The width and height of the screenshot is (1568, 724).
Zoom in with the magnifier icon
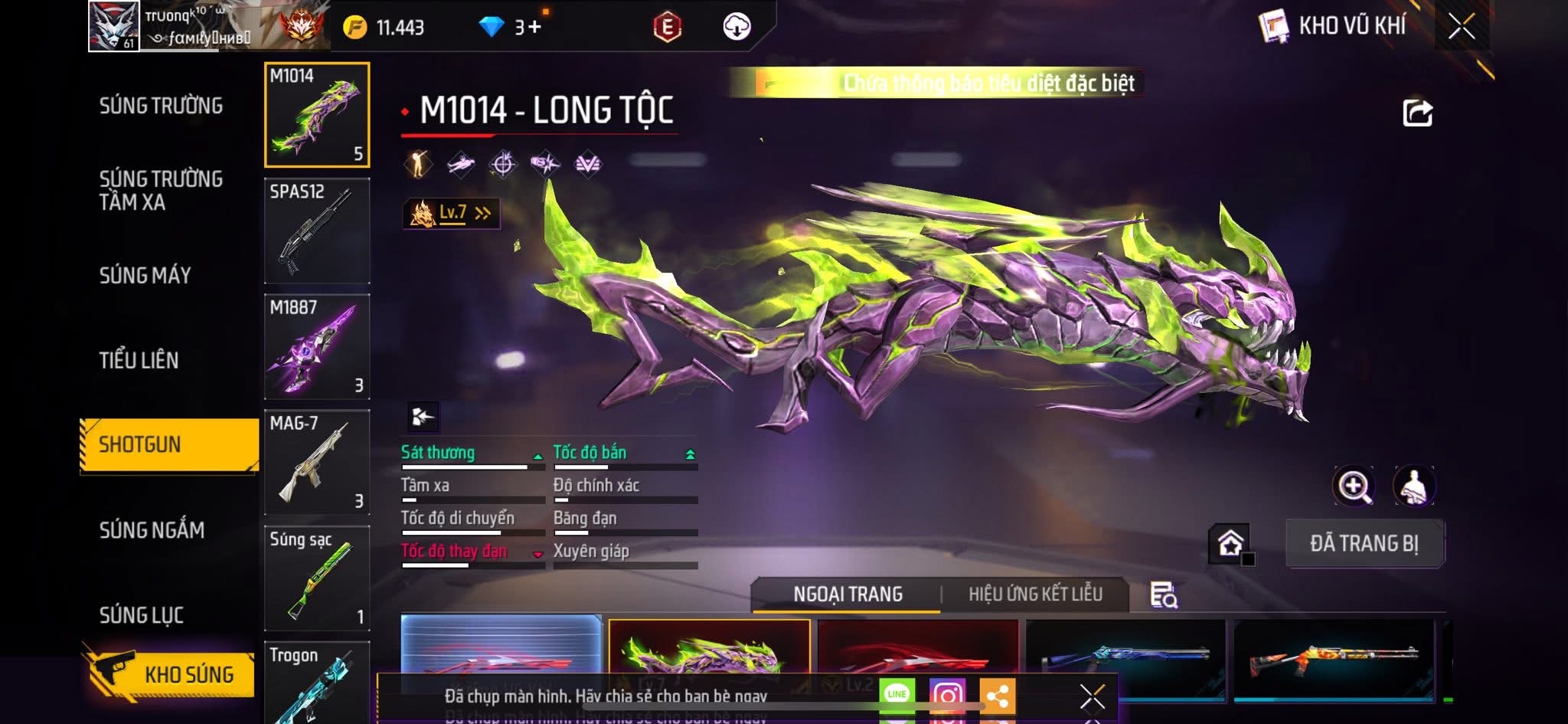1354,486
